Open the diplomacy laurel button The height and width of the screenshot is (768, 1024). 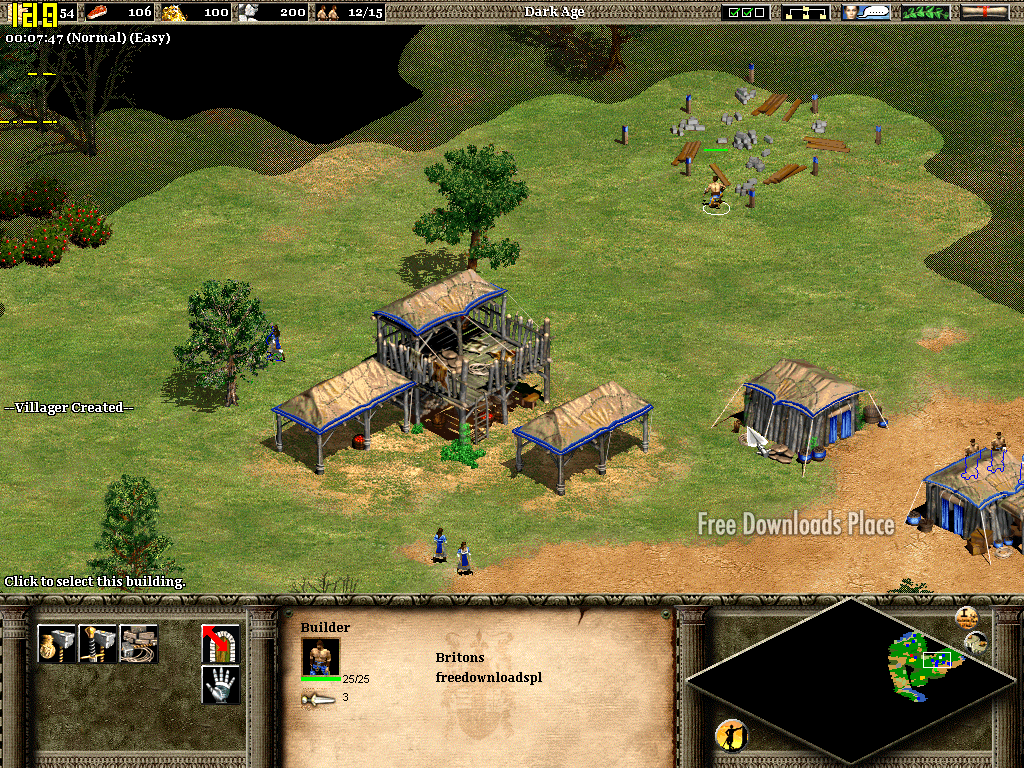[x=925, y=12]
